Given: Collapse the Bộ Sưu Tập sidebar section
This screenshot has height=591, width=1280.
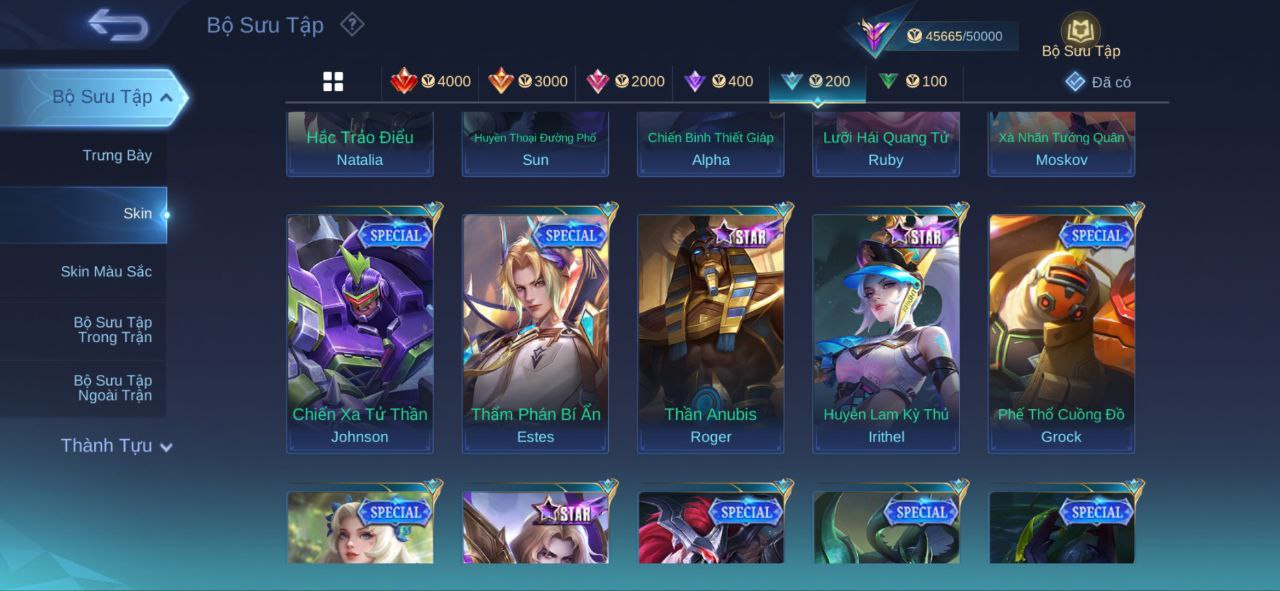Looking at the screenshot, I should tap(165, 97).
